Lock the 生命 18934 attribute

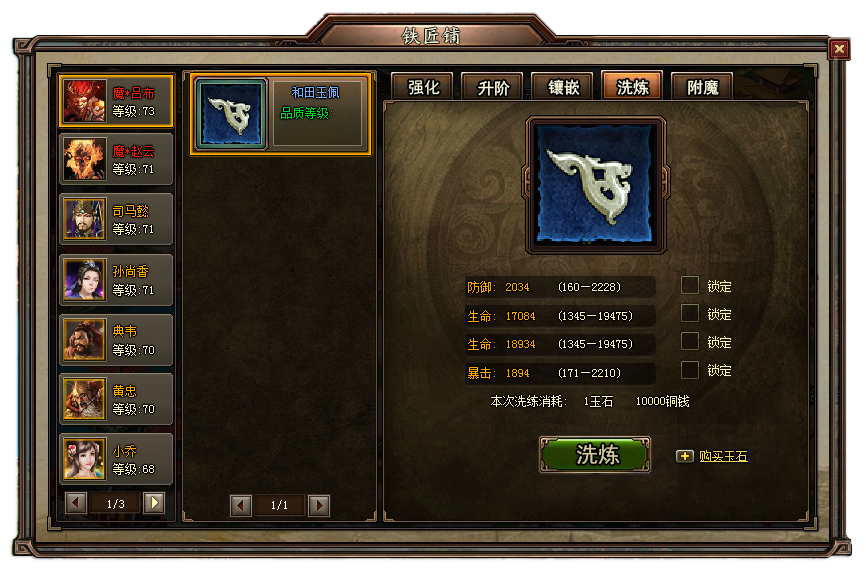pos(690,342)
